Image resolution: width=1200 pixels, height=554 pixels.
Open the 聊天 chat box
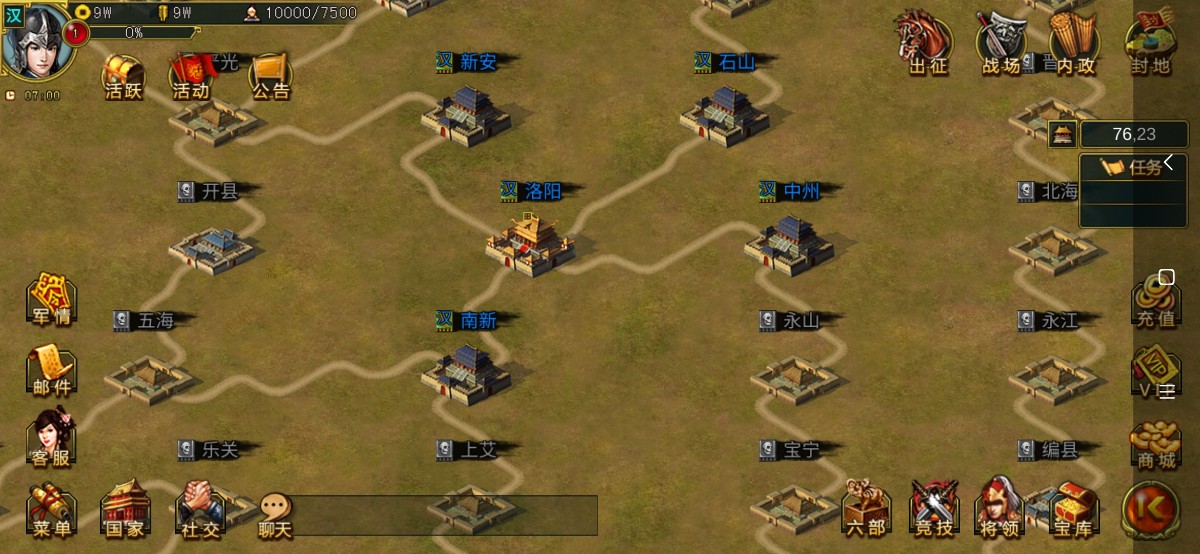275,515
